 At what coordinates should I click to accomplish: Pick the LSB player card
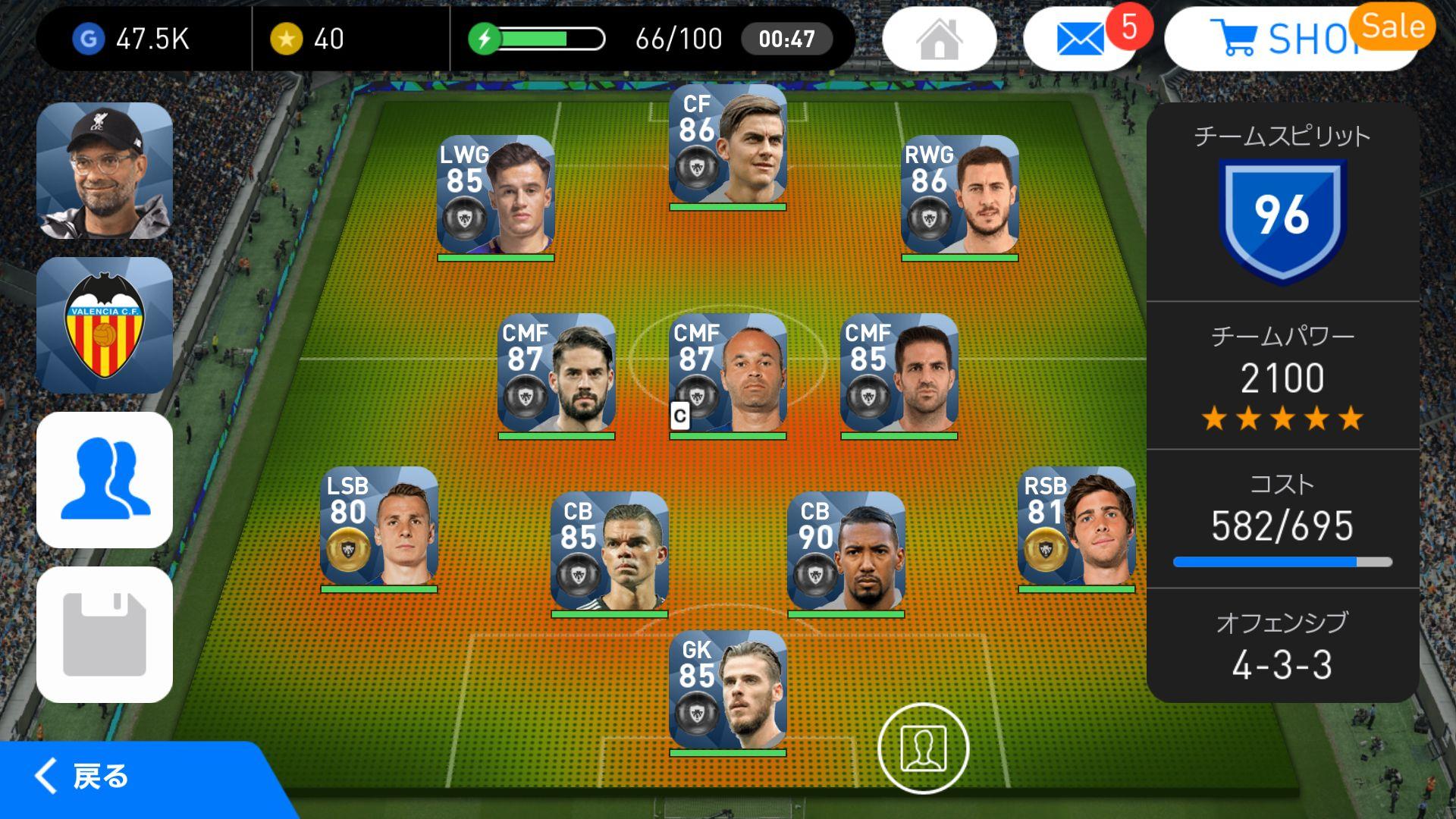[x=379, y=527]
